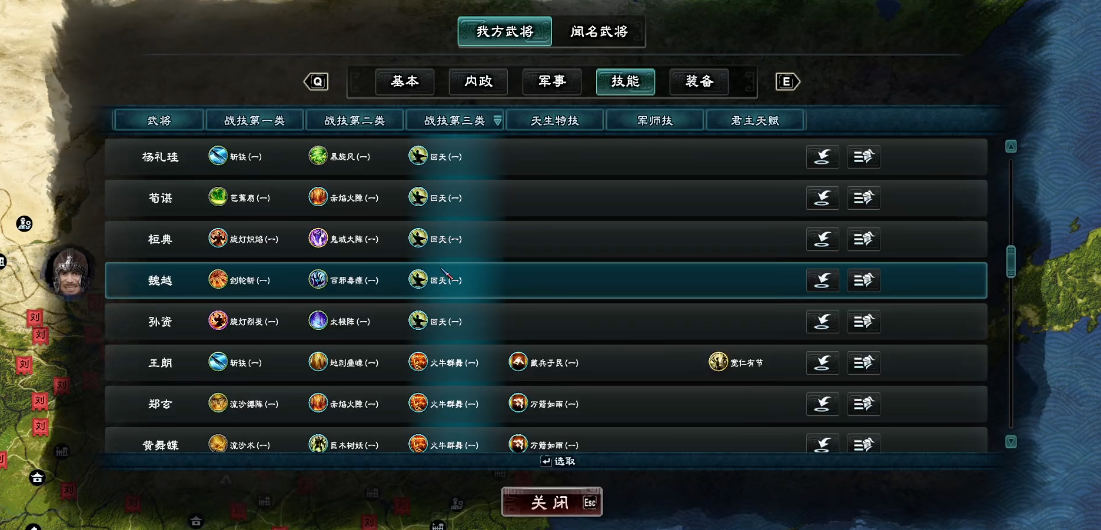The image size is (1101, 530).
Task: Switch to the 我方武将 tab
Action: click(504, 31)
